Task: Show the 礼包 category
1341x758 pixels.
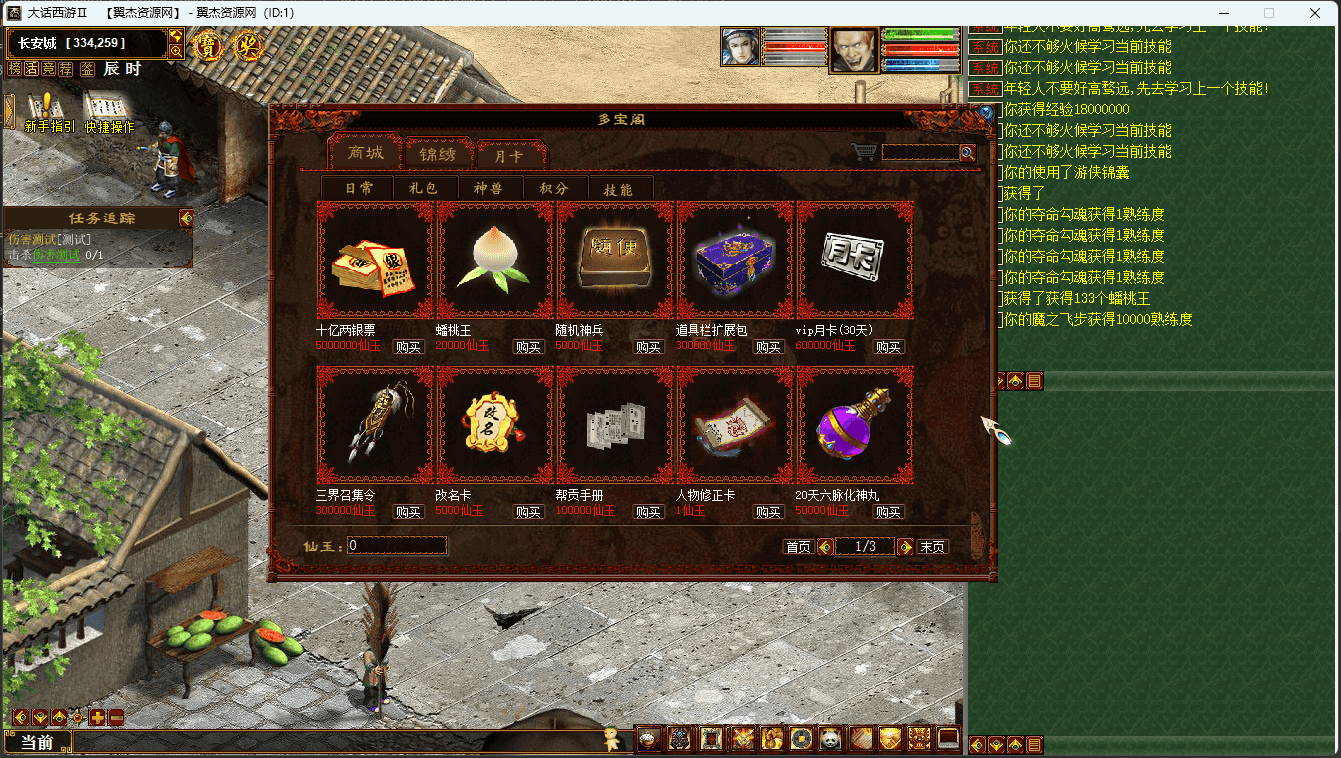Action: [424, 188]
